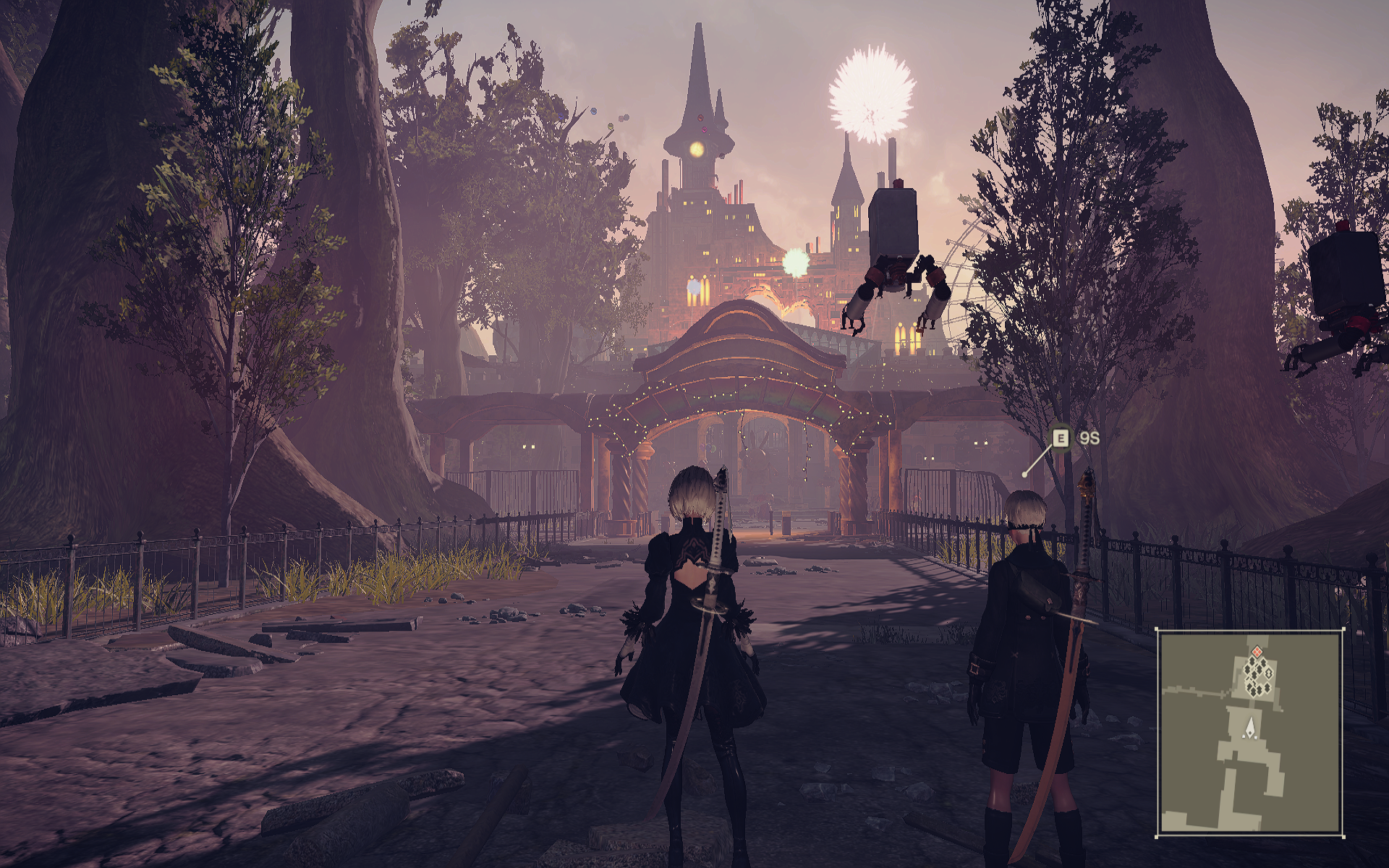Click the white player arrow on minimap
Viewport: 1389px width, 868px height.
(x=1249, y=728)
